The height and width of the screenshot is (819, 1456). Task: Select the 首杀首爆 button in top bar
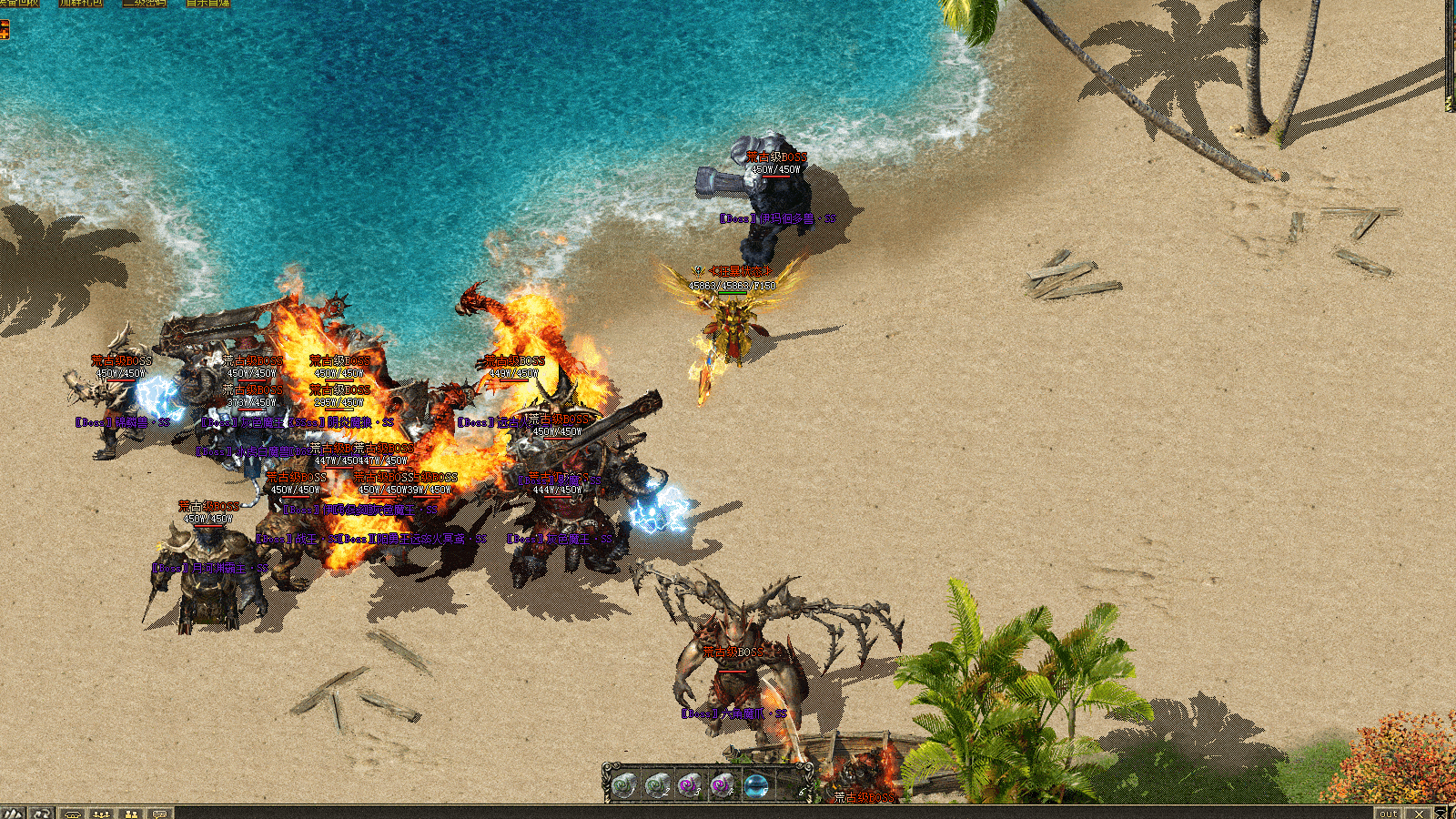(x=207, y=4)
